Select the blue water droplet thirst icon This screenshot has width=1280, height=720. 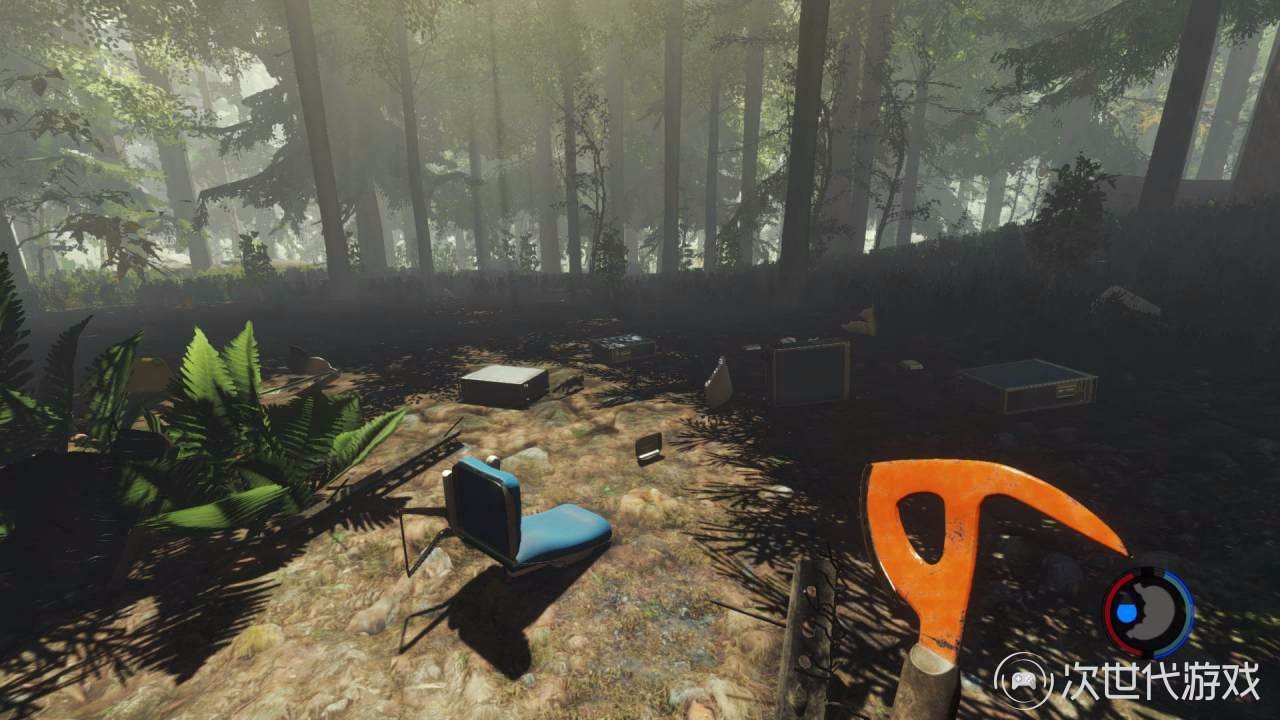1126,612
